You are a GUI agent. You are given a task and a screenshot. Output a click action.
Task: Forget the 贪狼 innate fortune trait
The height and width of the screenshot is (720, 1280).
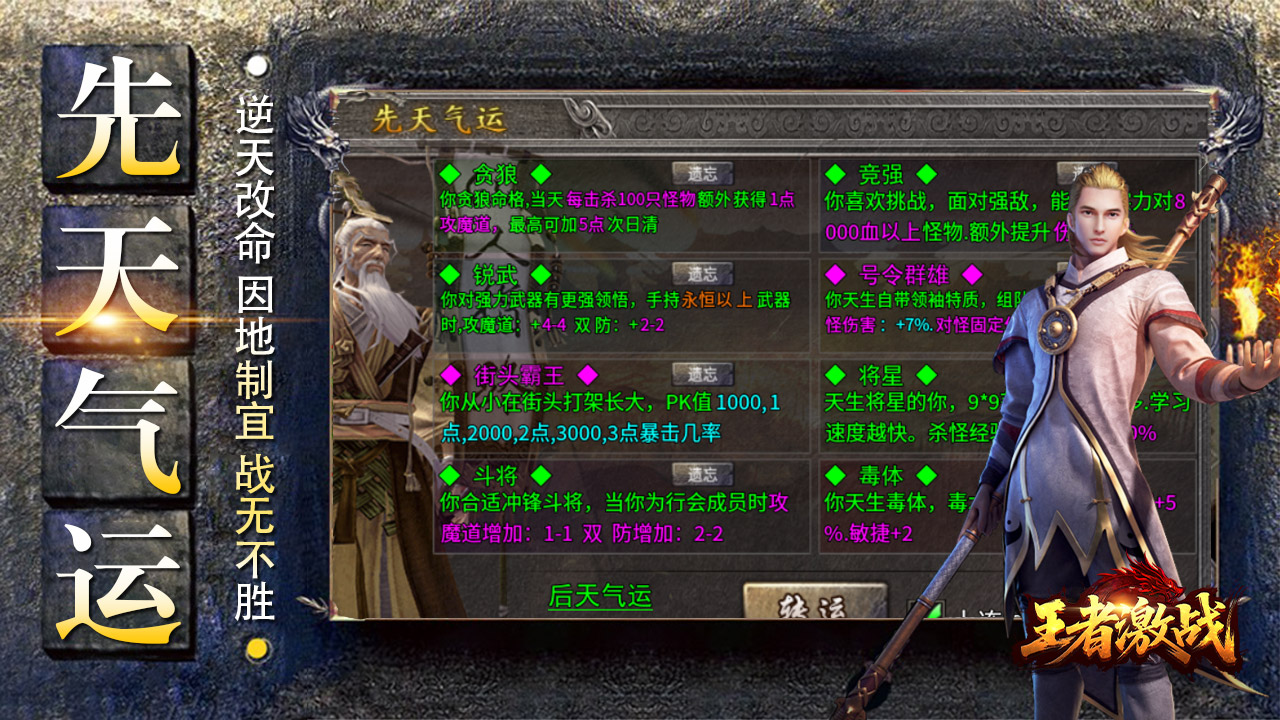click(702, 174)
